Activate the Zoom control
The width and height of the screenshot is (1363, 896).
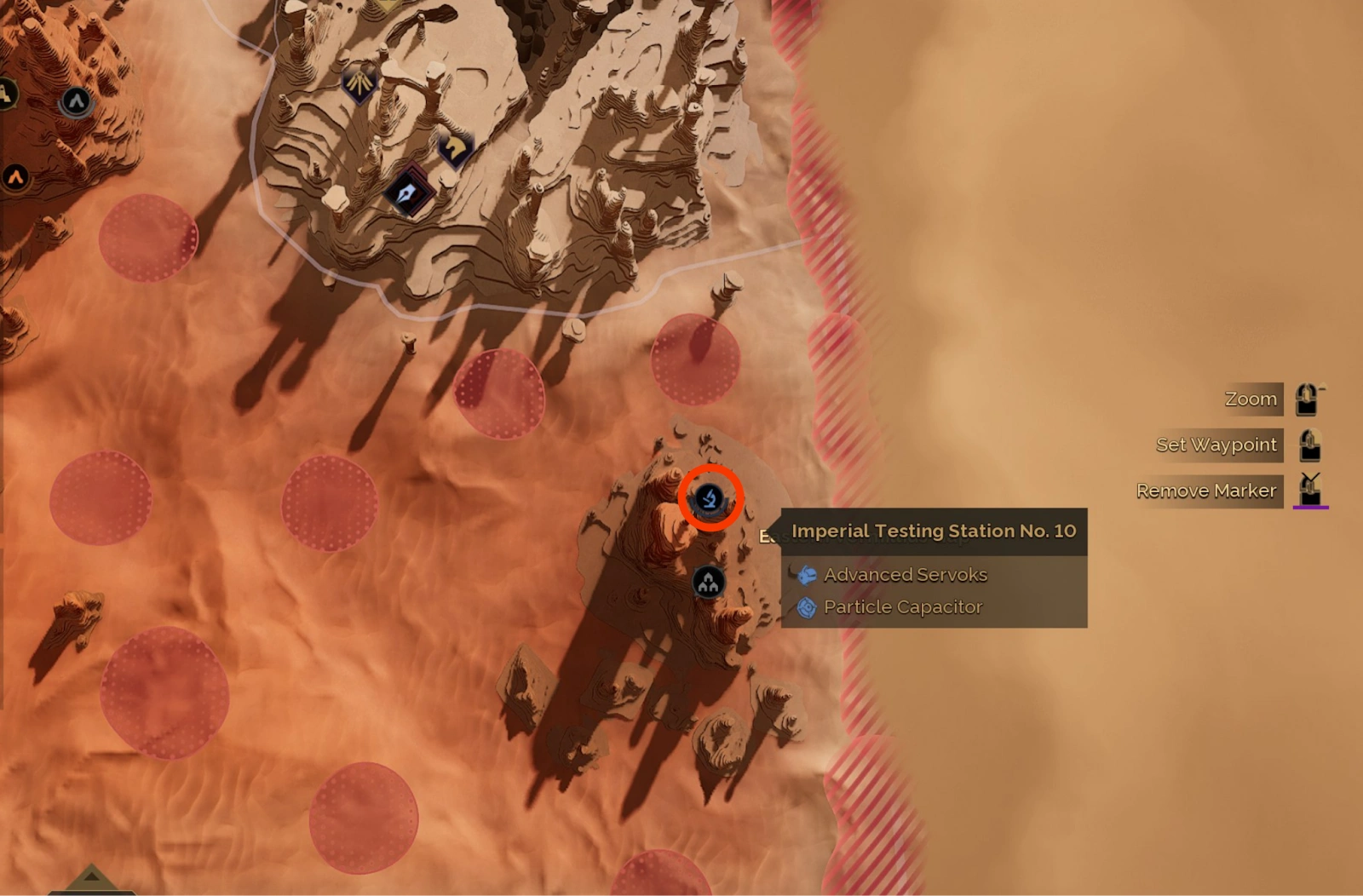point(1250,398)
